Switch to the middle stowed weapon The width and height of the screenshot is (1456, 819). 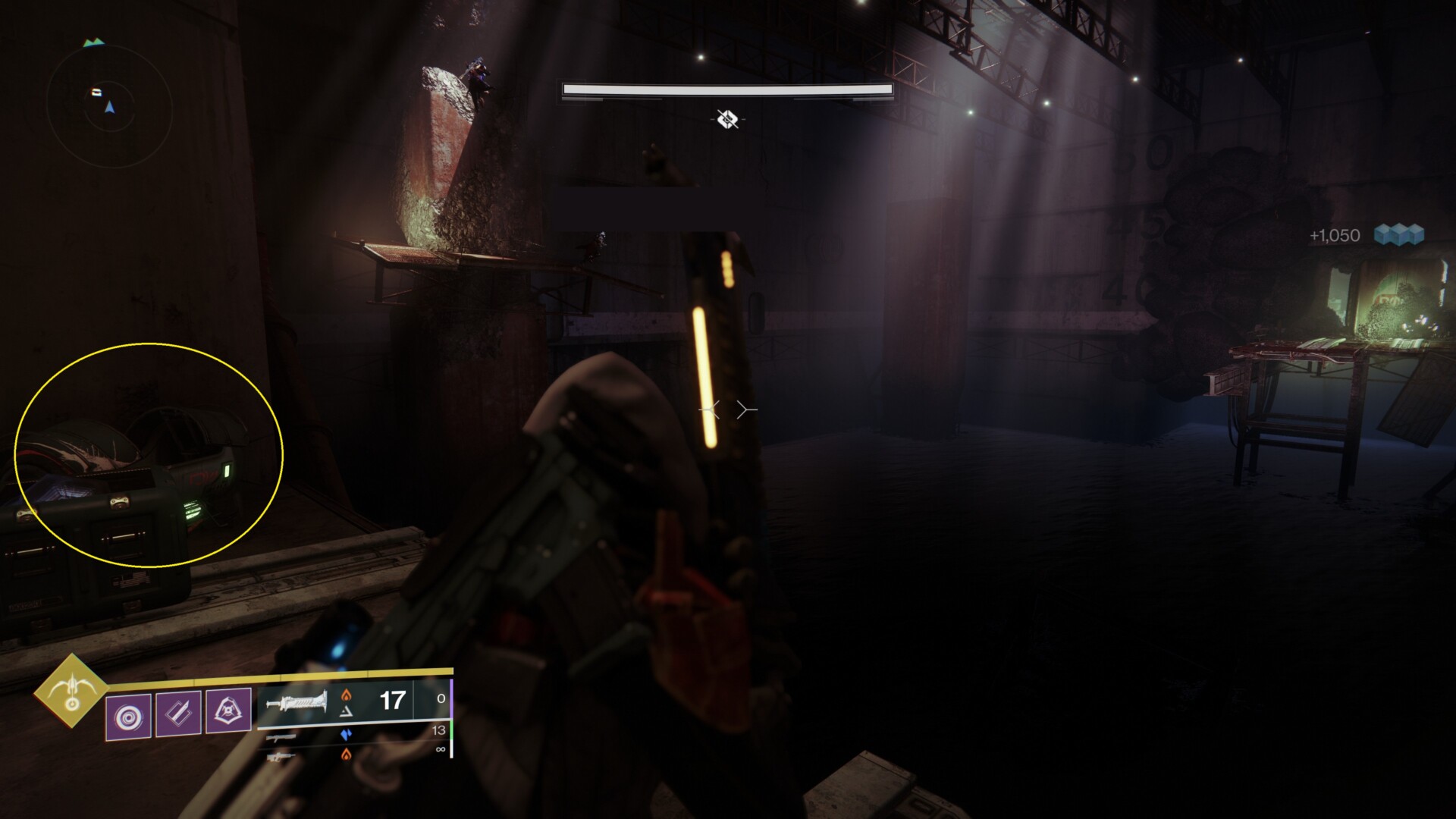[x=281, y=736]
